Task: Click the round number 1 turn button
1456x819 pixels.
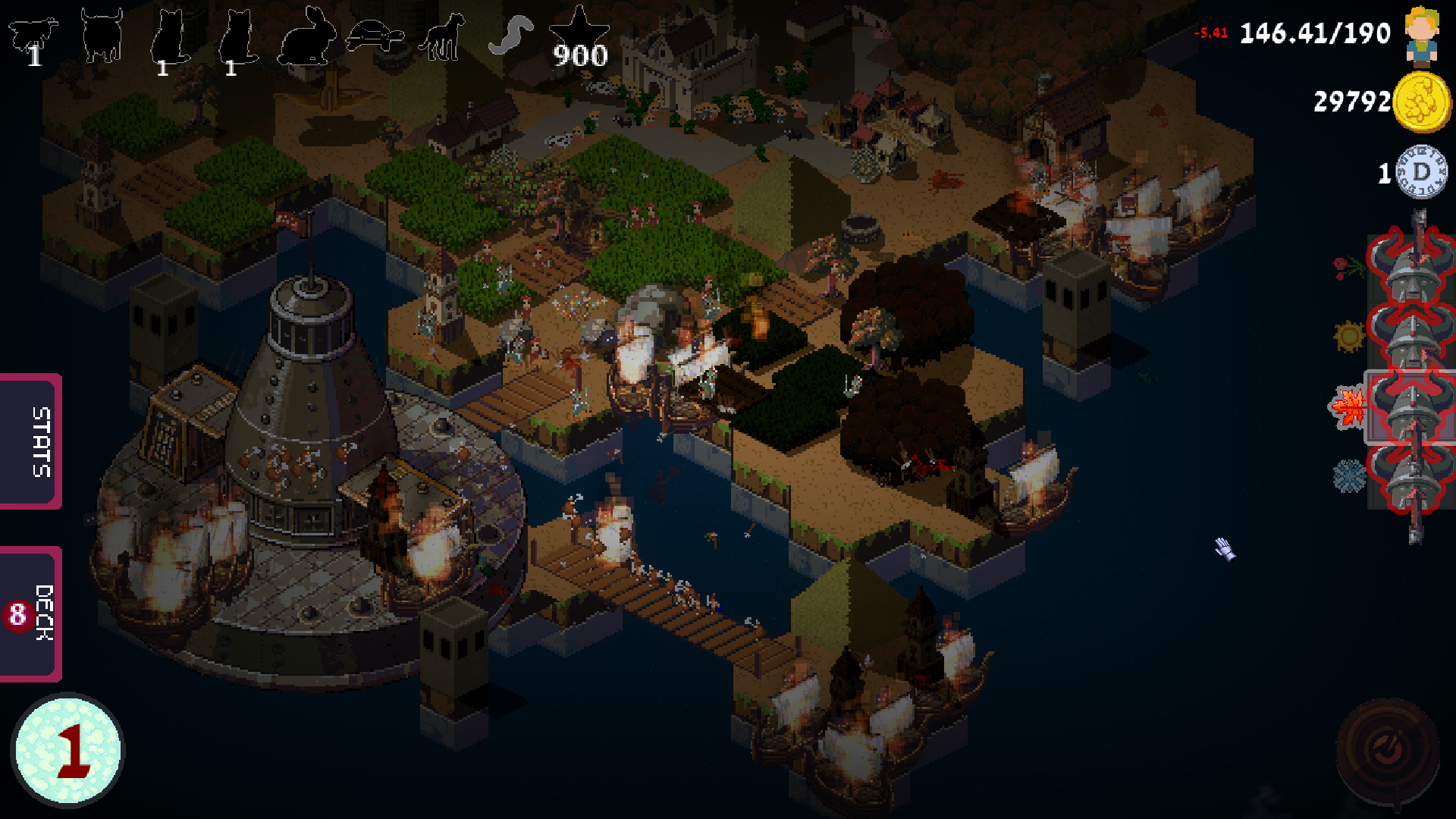Action: click(68, 750)
